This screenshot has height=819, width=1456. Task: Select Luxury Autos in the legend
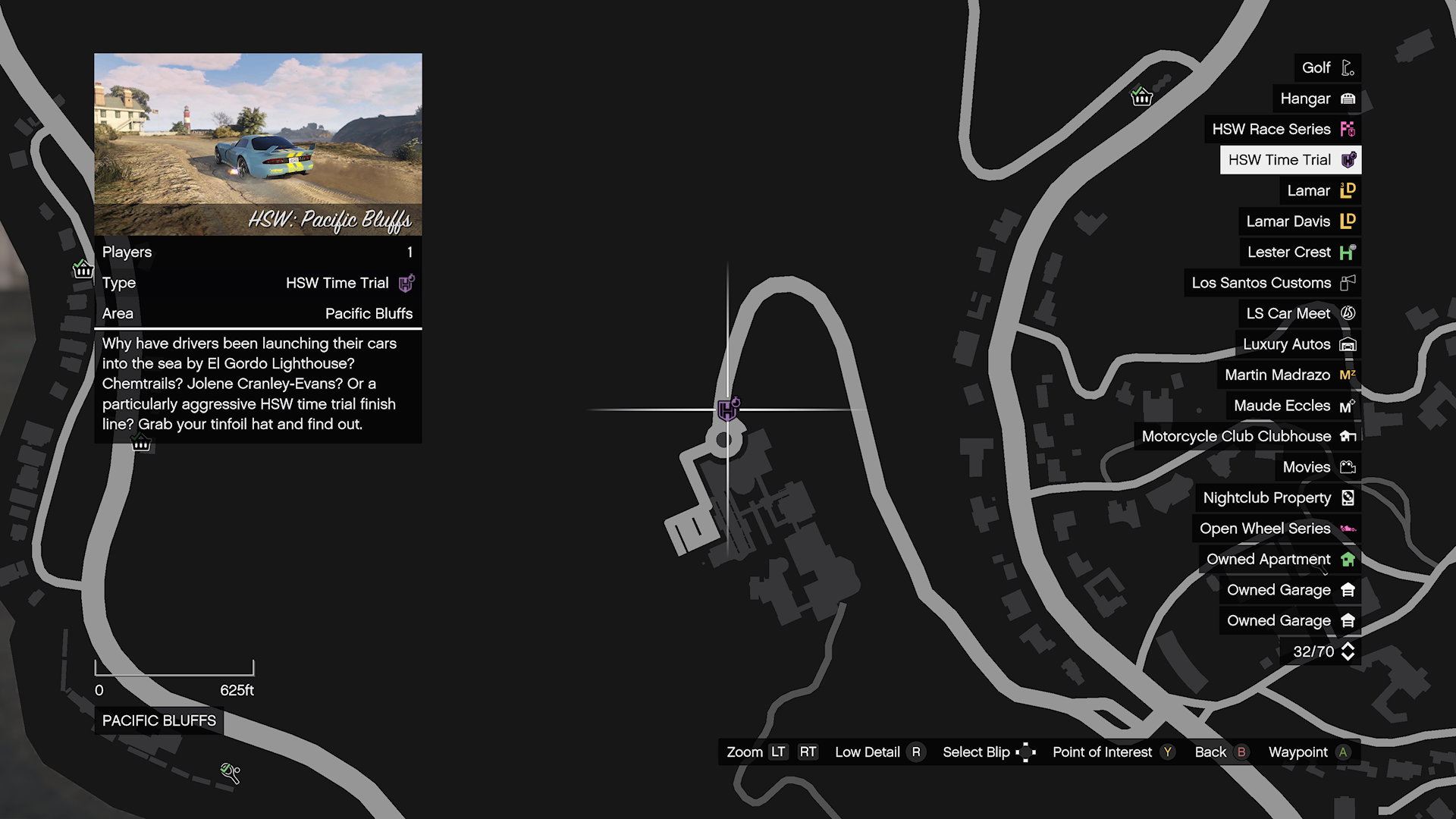click(x=1298, y=344)
